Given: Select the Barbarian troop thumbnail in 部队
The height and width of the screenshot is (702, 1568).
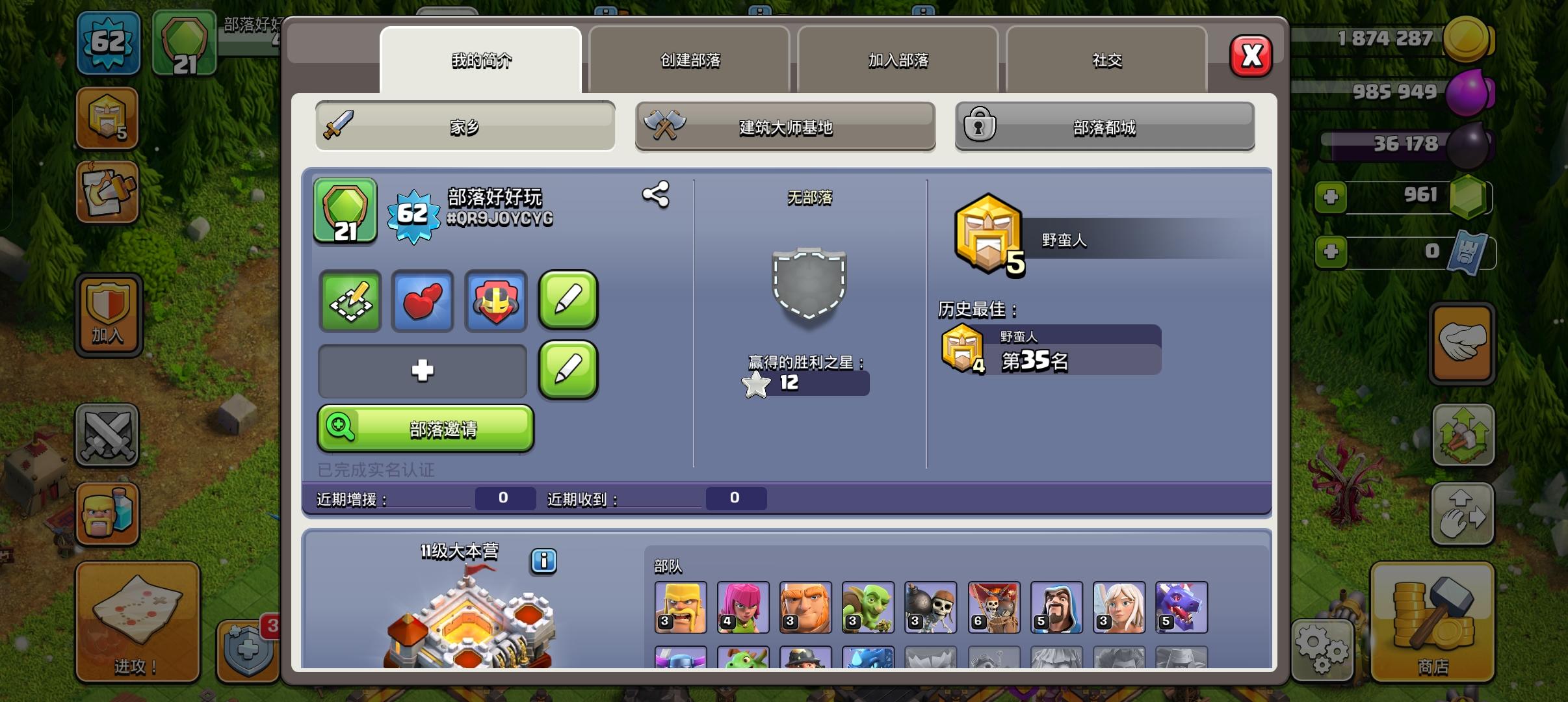Looking at the screenshot, I should pyautogui.click(x=681, y=608).
